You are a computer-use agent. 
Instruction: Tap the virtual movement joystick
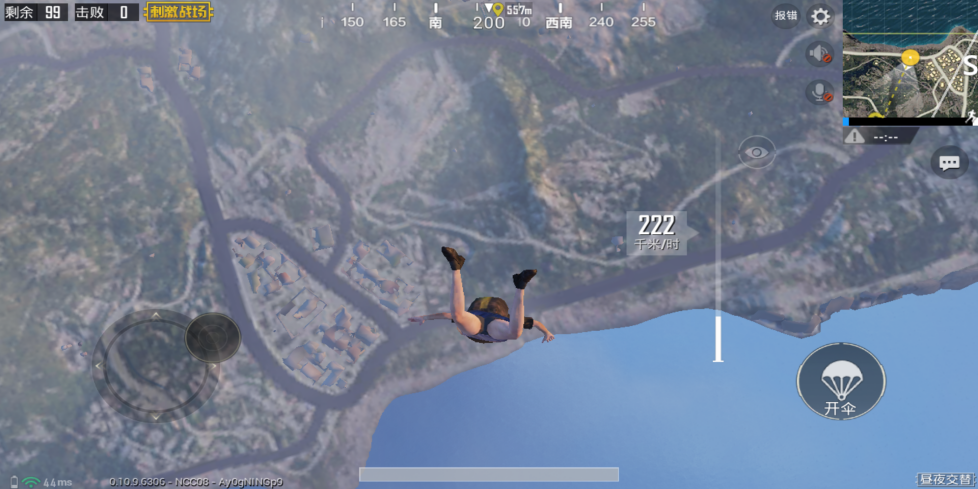[154, 365]
